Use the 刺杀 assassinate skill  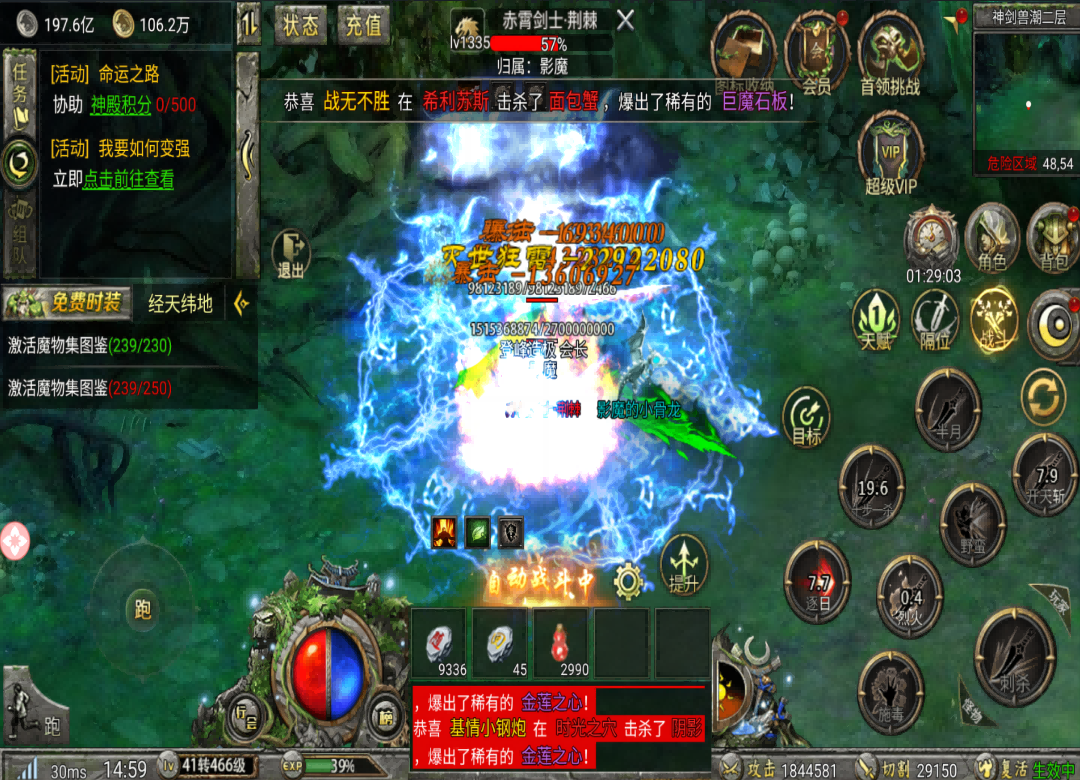1014,655
